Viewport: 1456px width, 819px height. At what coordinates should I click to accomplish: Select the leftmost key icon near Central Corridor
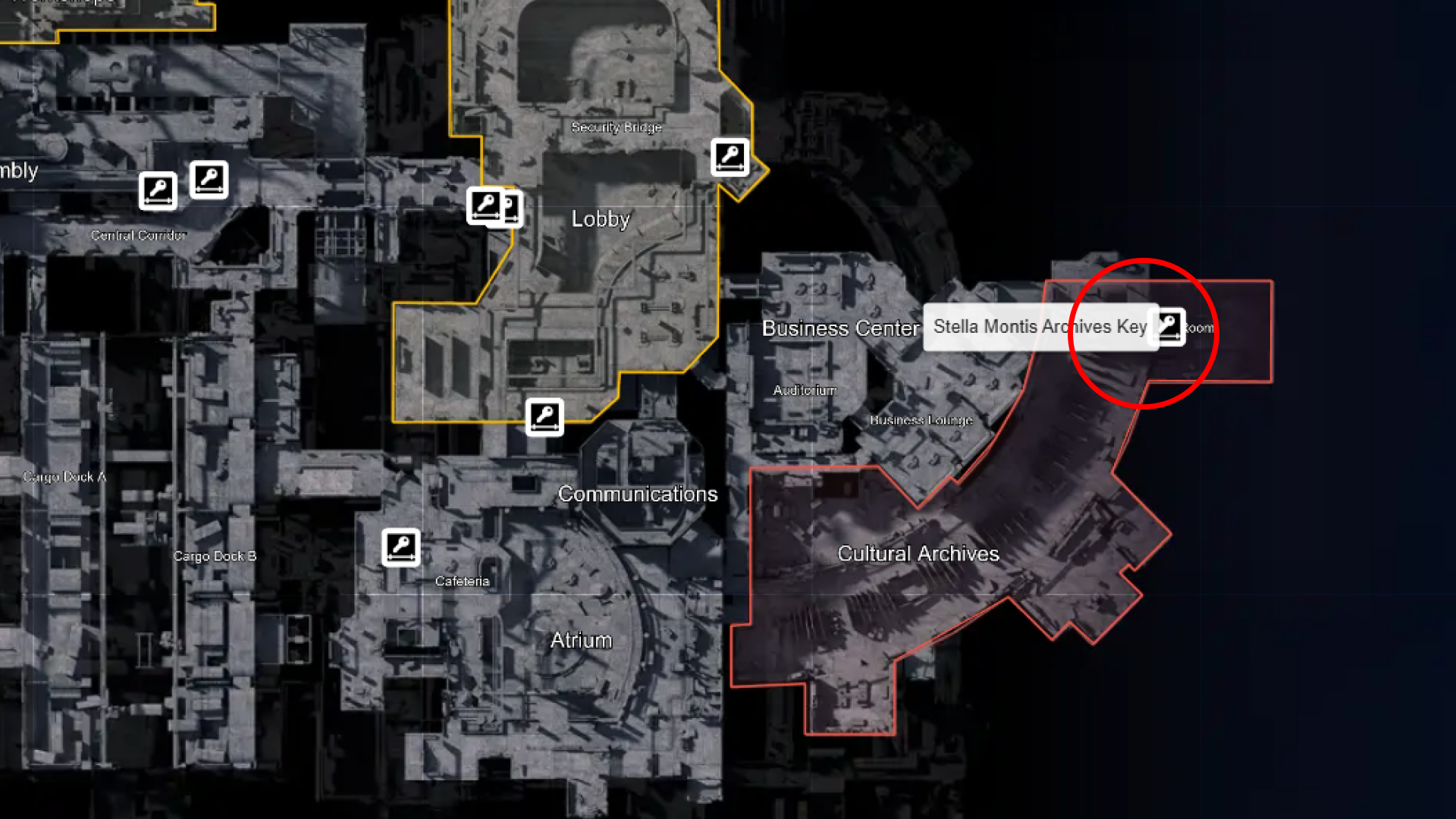[158, 190]
